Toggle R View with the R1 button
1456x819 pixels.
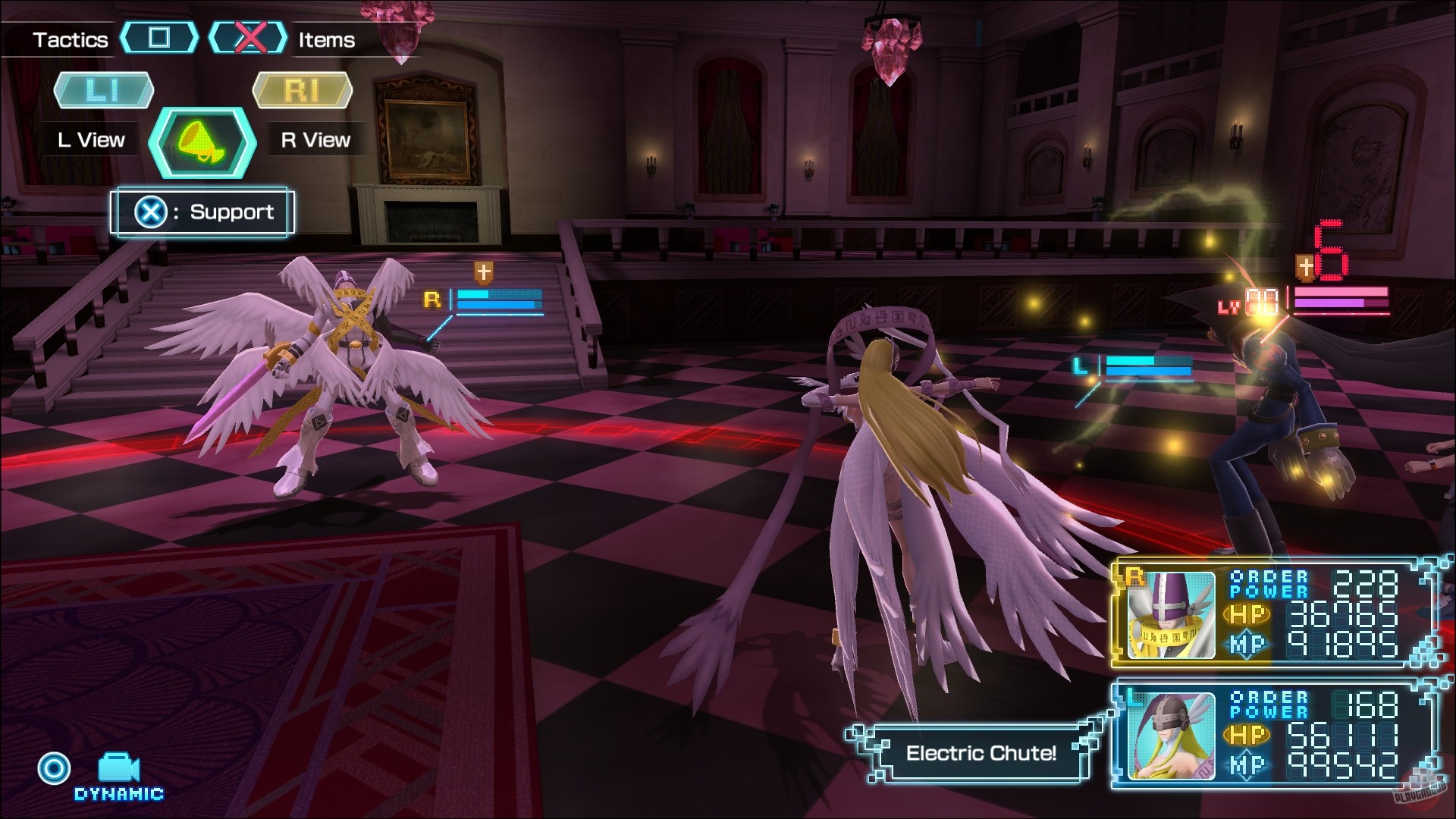point(302,90)
